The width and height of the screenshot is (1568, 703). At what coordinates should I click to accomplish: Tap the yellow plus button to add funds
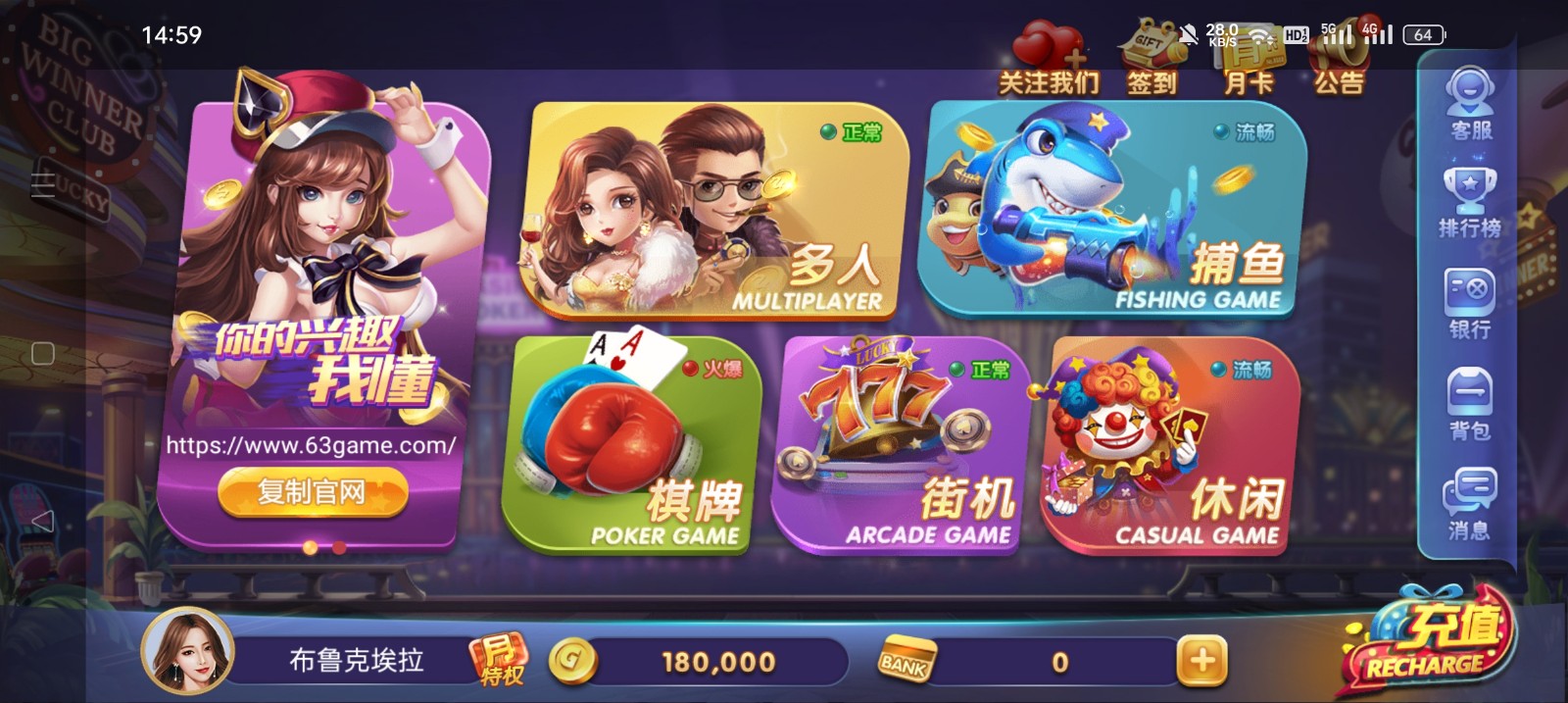[x=1202, y=661]
